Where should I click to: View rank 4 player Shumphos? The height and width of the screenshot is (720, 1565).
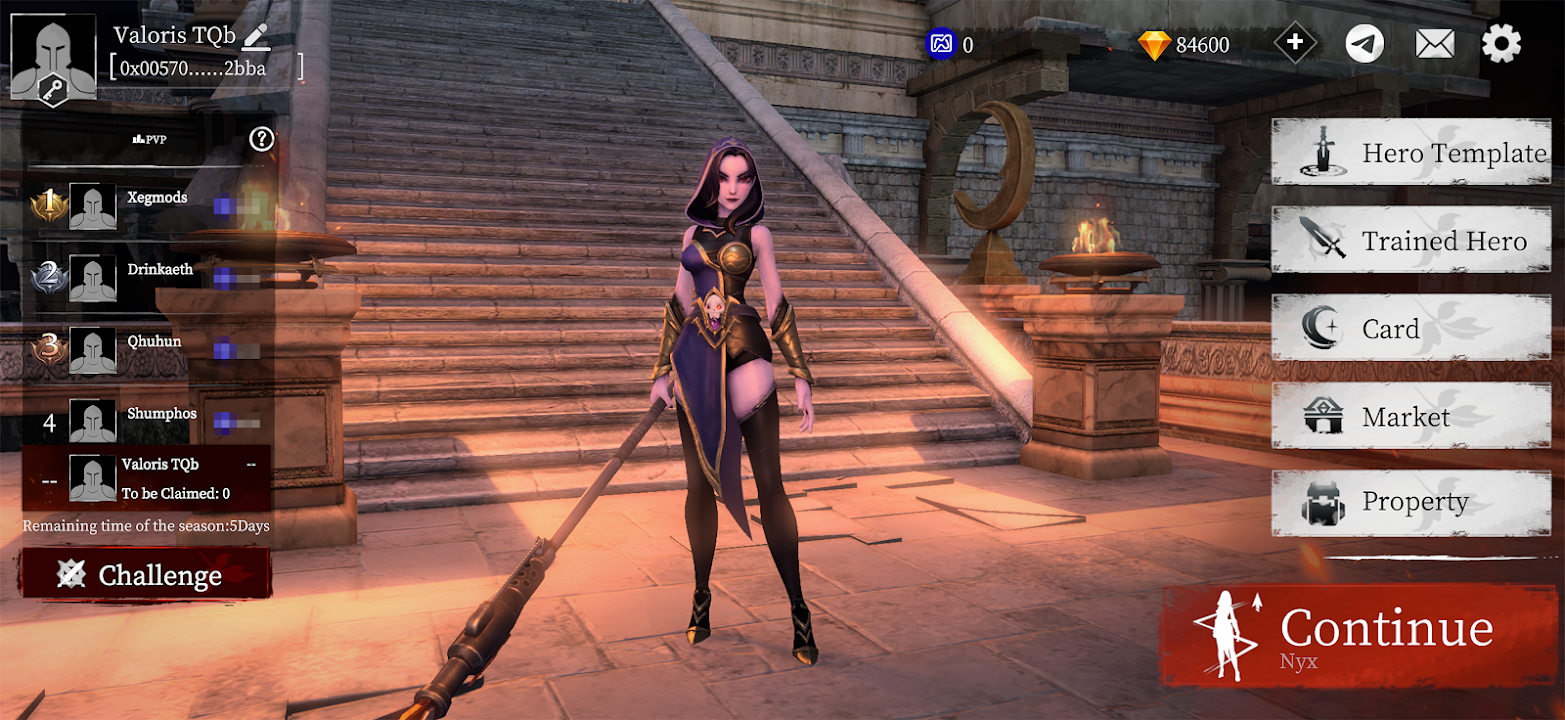click(161, 414)
